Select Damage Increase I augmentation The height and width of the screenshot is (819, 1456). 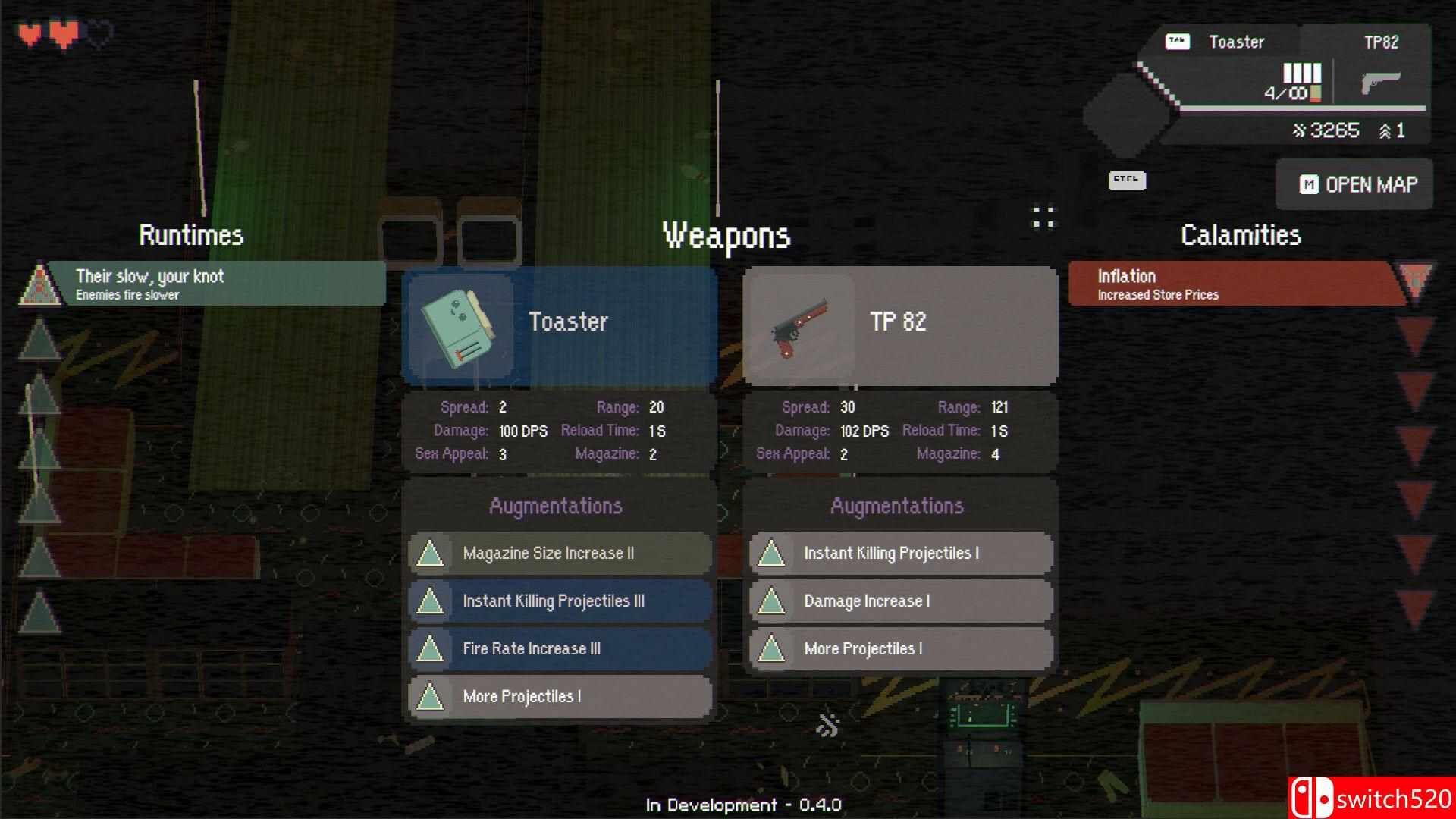pos(901,601)
